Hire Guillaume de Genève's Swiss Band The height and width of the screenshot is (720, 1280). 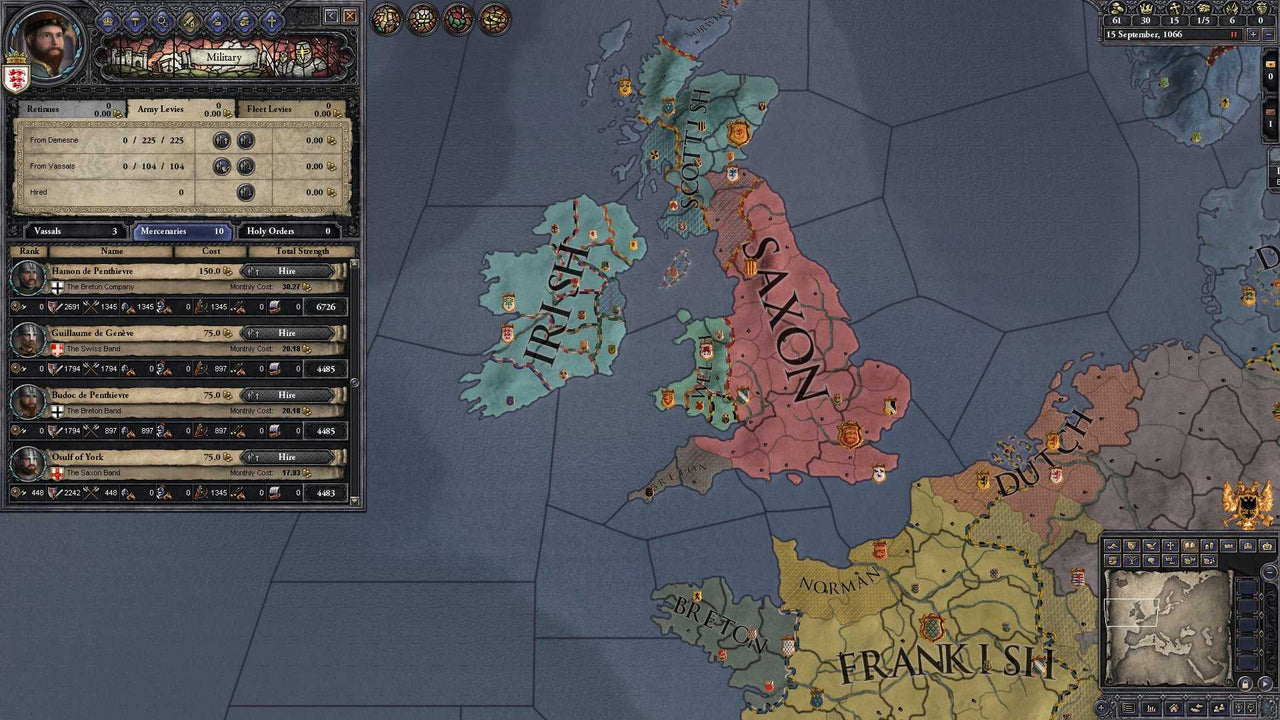point(287,333)
